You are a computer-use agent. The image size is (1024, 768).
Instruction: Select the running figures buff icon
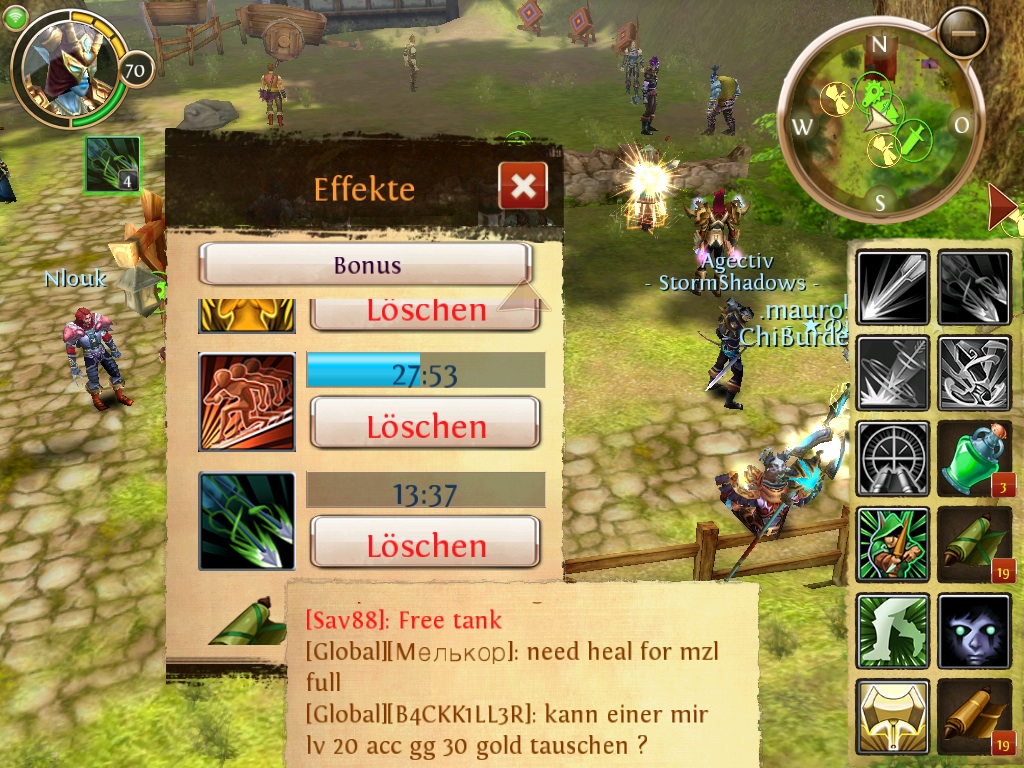click(247, 401)
